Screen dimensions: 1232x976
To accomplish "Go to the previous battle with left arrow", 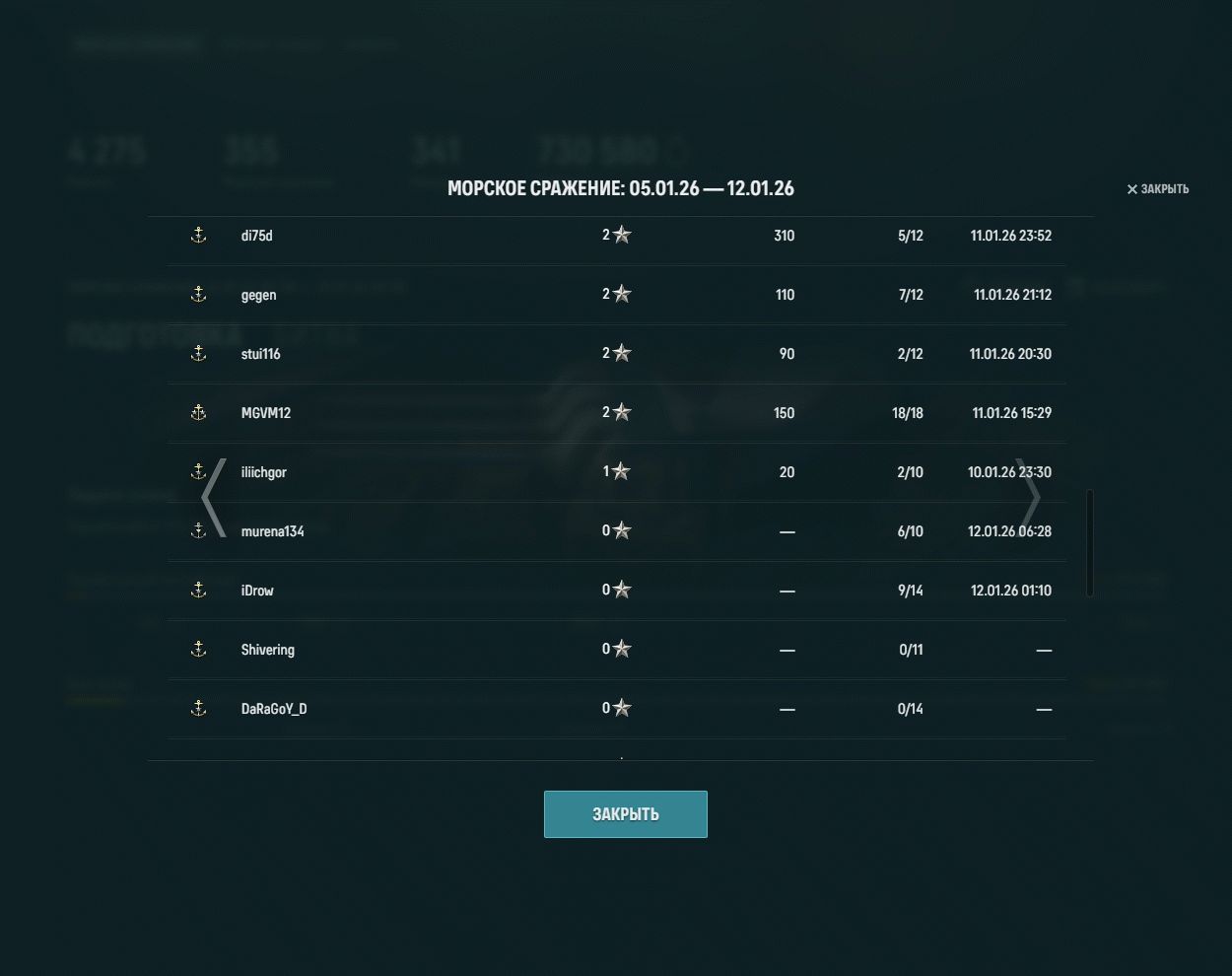I will point(214,498).
